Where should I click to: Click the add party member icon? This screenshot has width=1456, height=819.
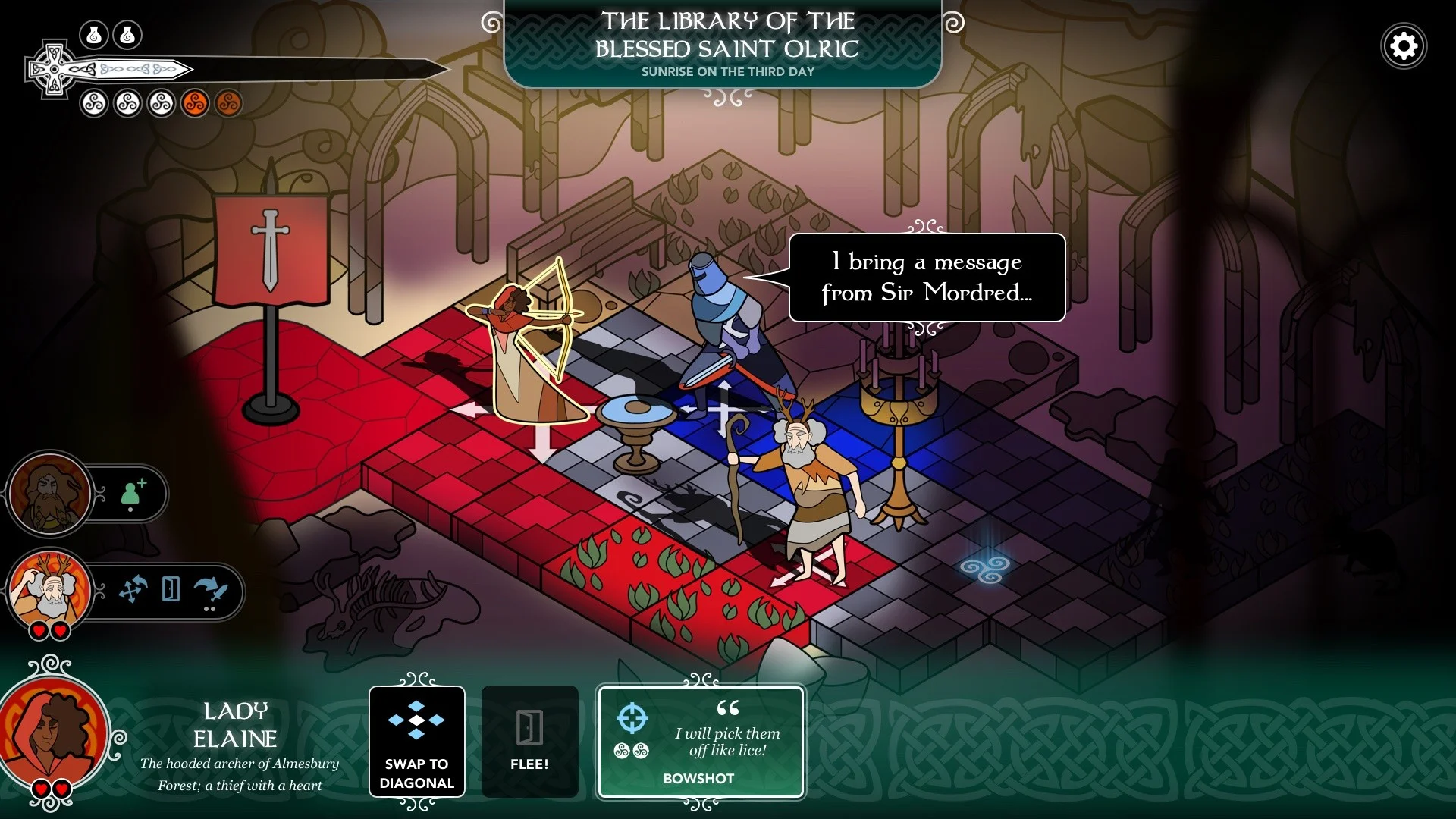tap(133, 494)
